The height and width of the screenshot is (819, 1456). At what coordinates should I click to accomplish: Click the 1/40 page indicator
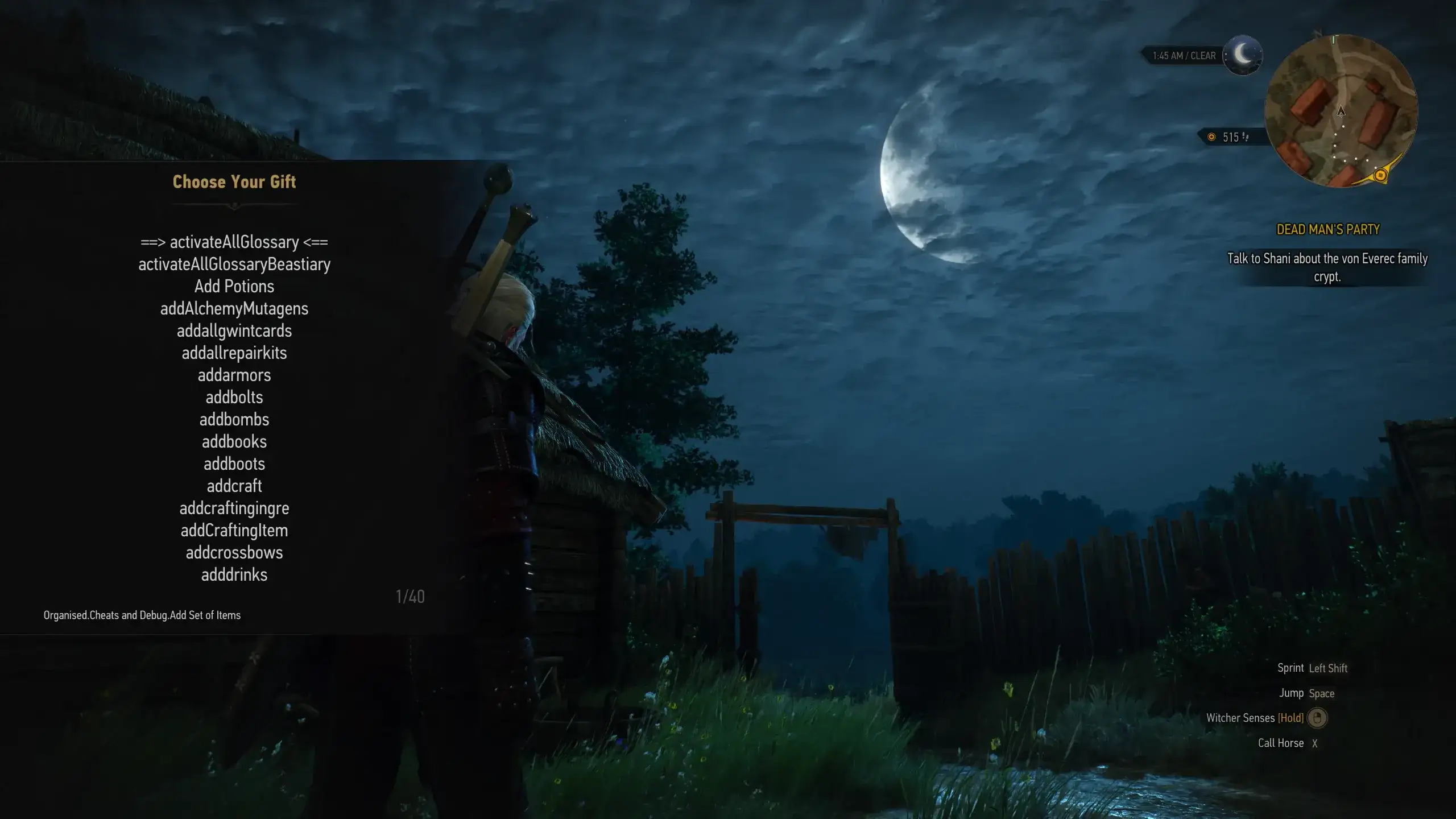[411, 597]
